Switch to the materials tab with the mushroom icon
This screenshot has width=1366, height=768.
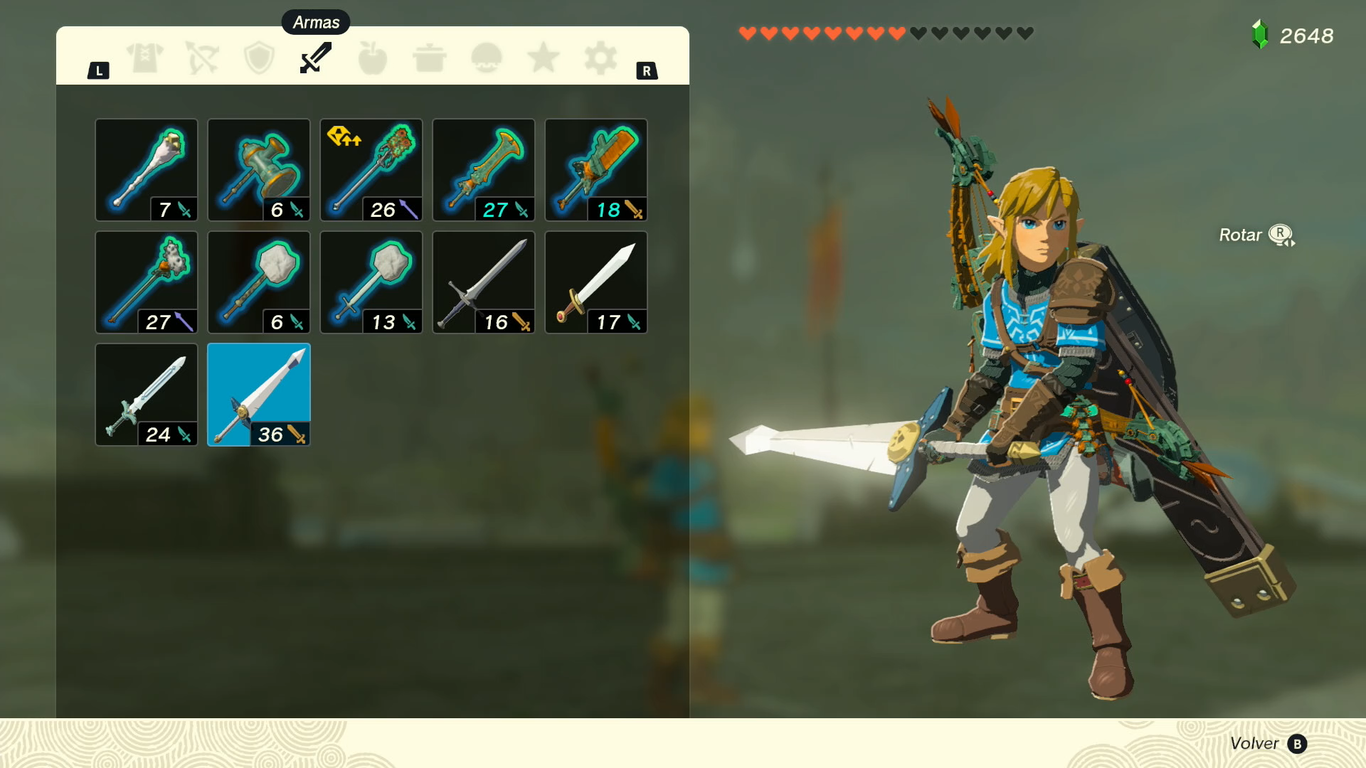click(x=484, y=58)
